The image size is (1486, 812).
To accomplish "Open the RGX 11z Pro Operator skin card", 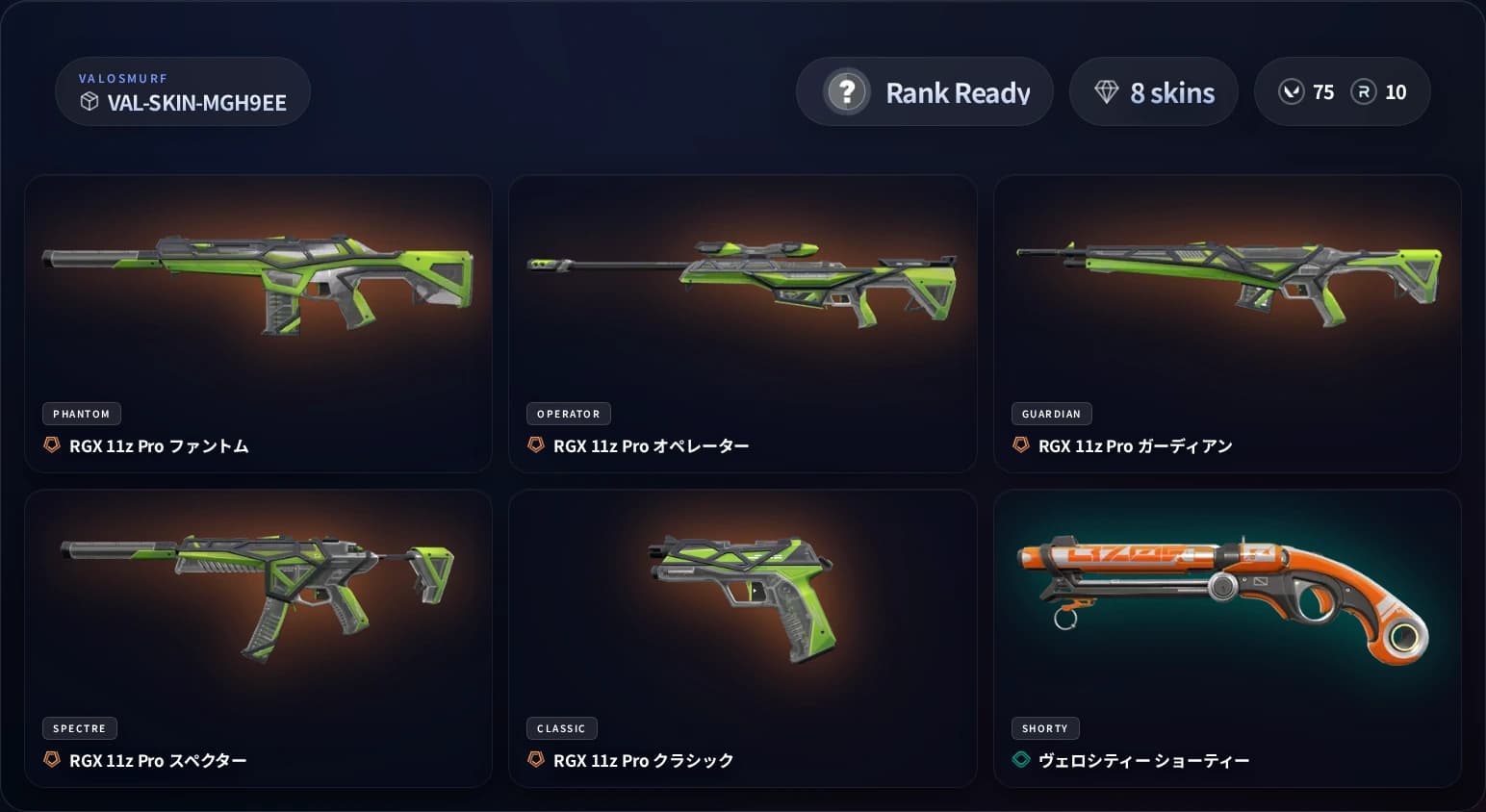I will (742, 323).
